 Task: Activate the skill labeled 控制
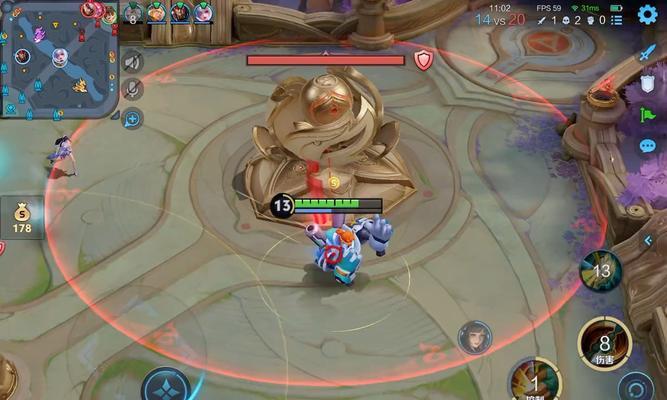point(533,382)
